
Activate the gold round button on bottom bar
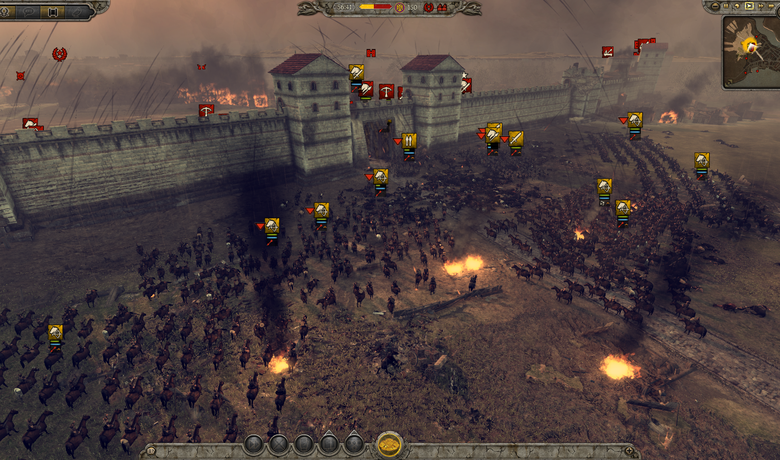(x=389, y=444)
